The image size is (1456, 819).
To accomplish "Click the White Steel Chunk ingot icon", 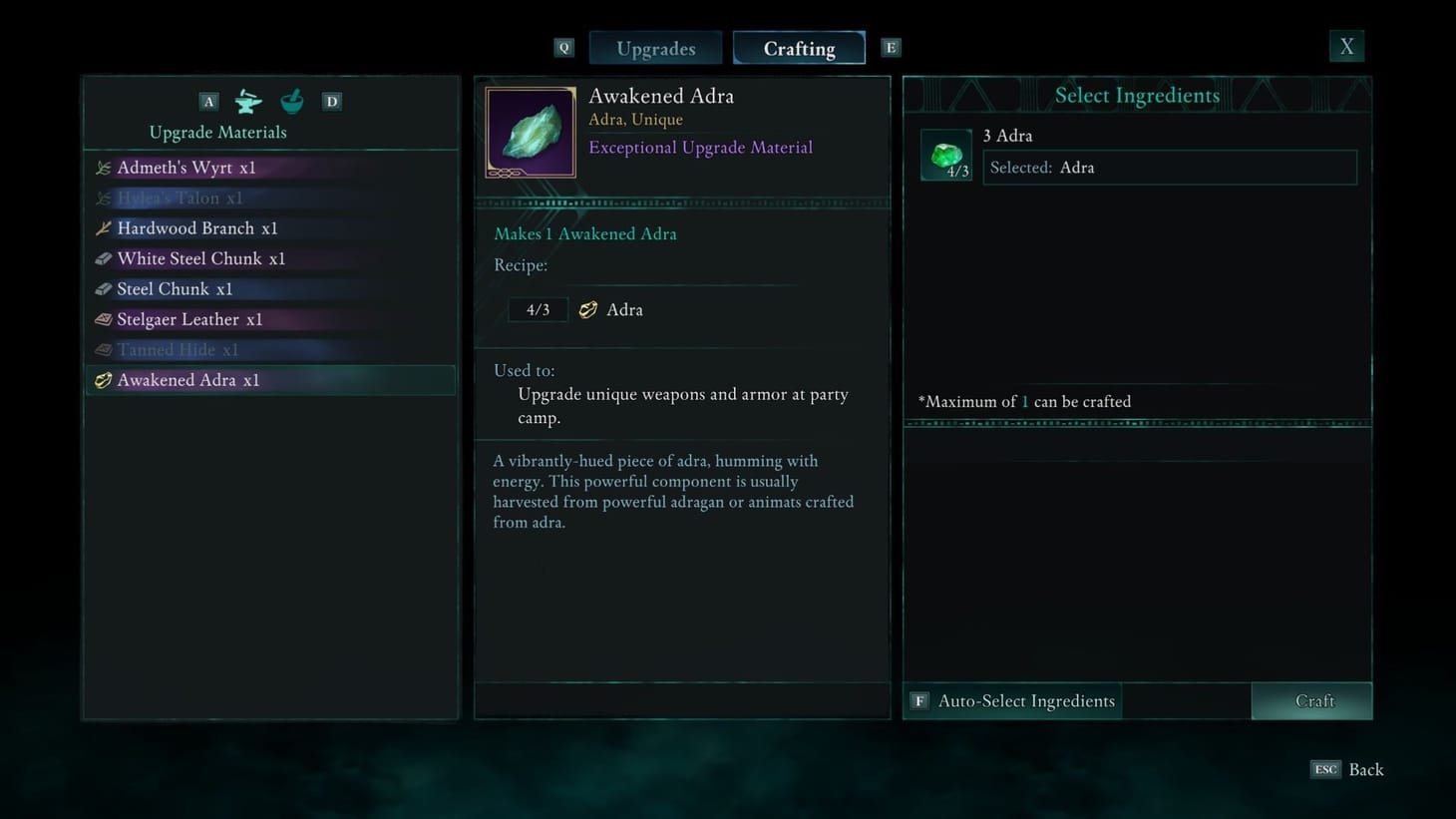I will pos(103,258).
